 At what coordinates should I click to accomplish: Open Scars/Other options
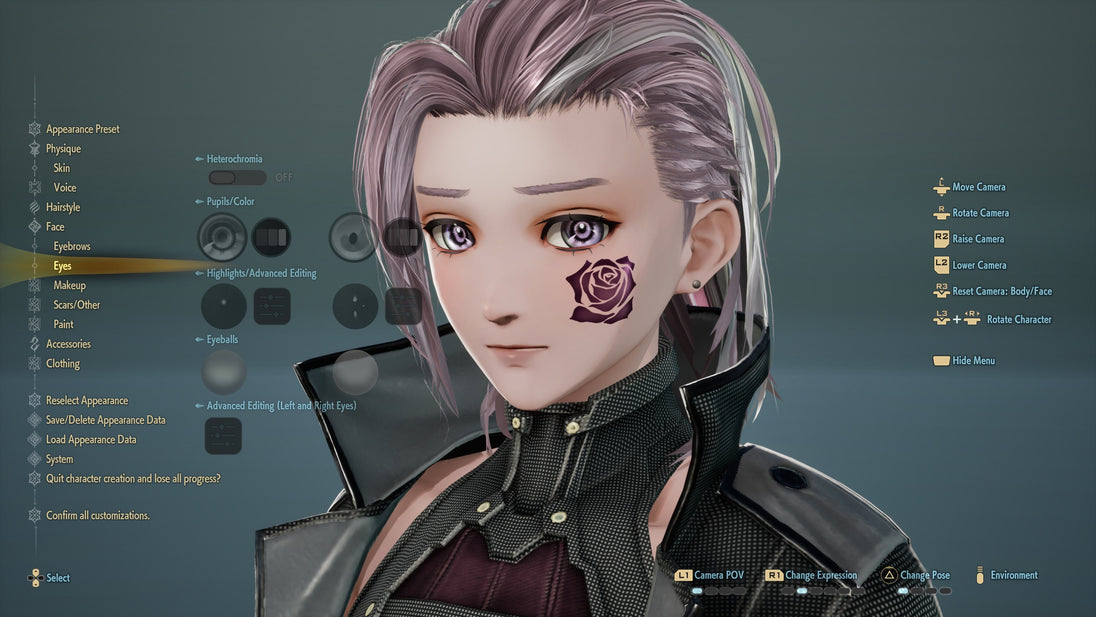[76, 305]
